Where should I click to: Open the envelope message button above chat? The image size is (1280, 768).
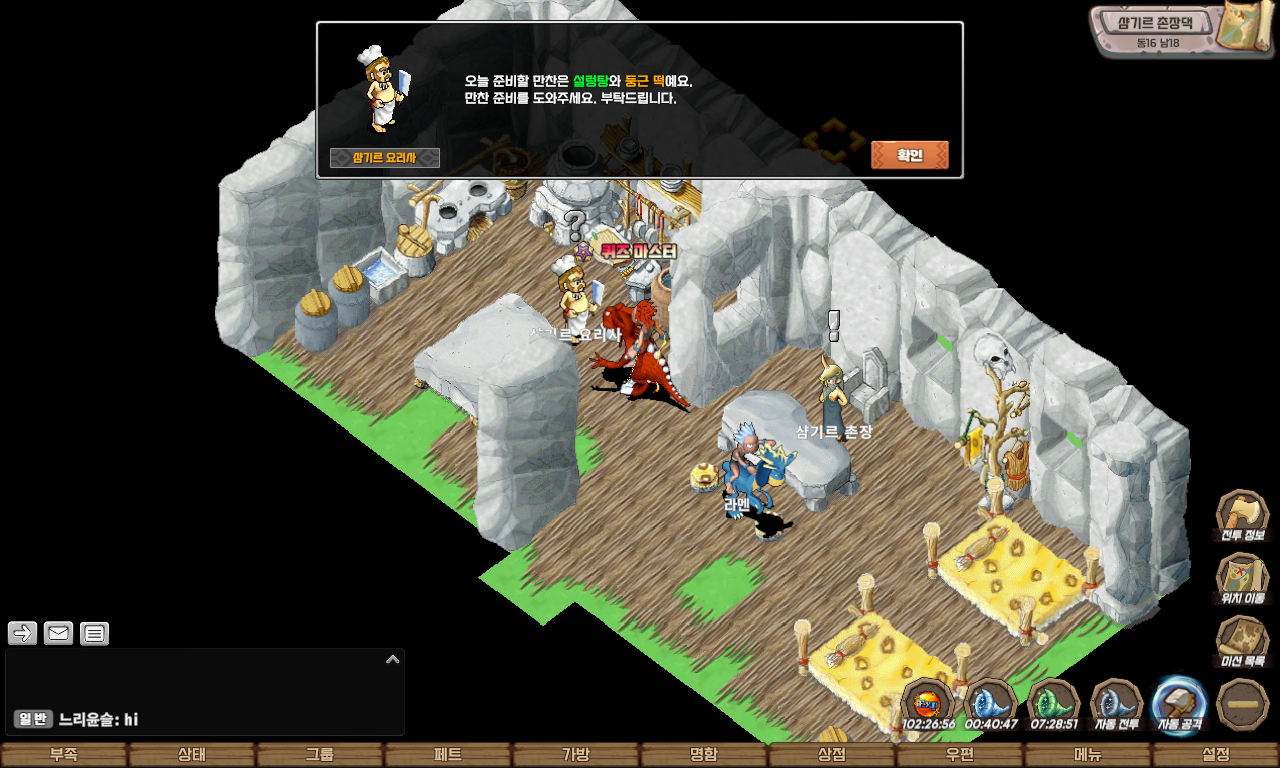point(58,633)
